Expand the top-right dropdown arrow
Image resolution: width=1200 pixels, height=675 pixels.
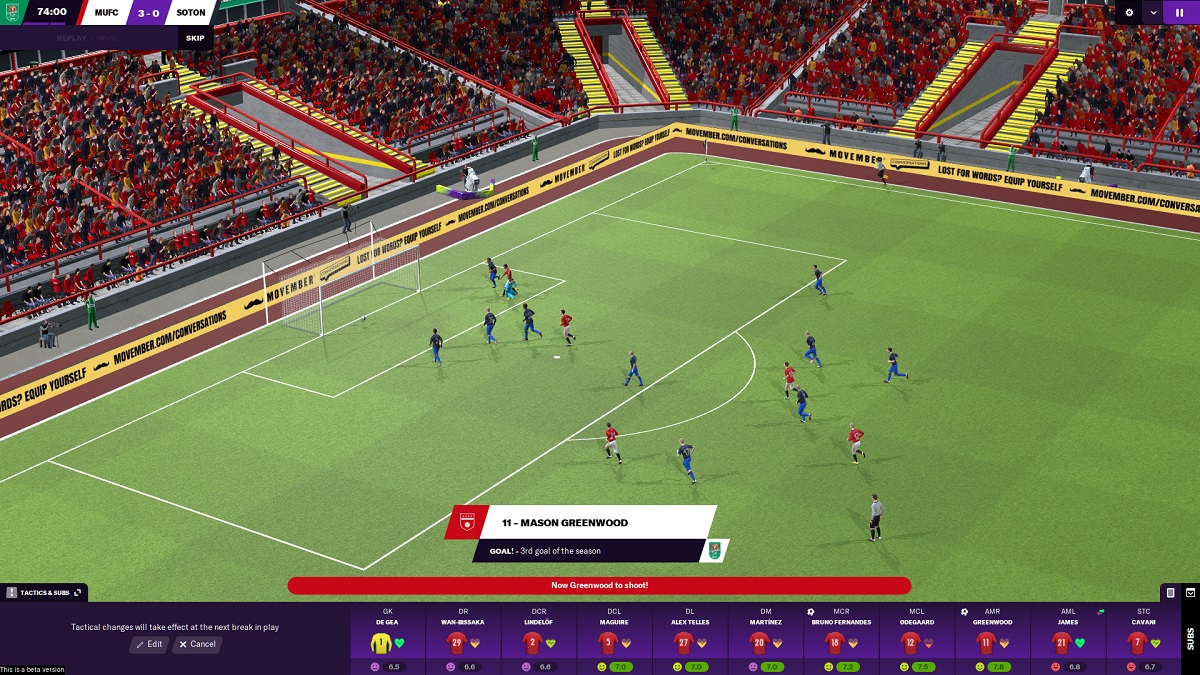click(x=1154, y=13)
